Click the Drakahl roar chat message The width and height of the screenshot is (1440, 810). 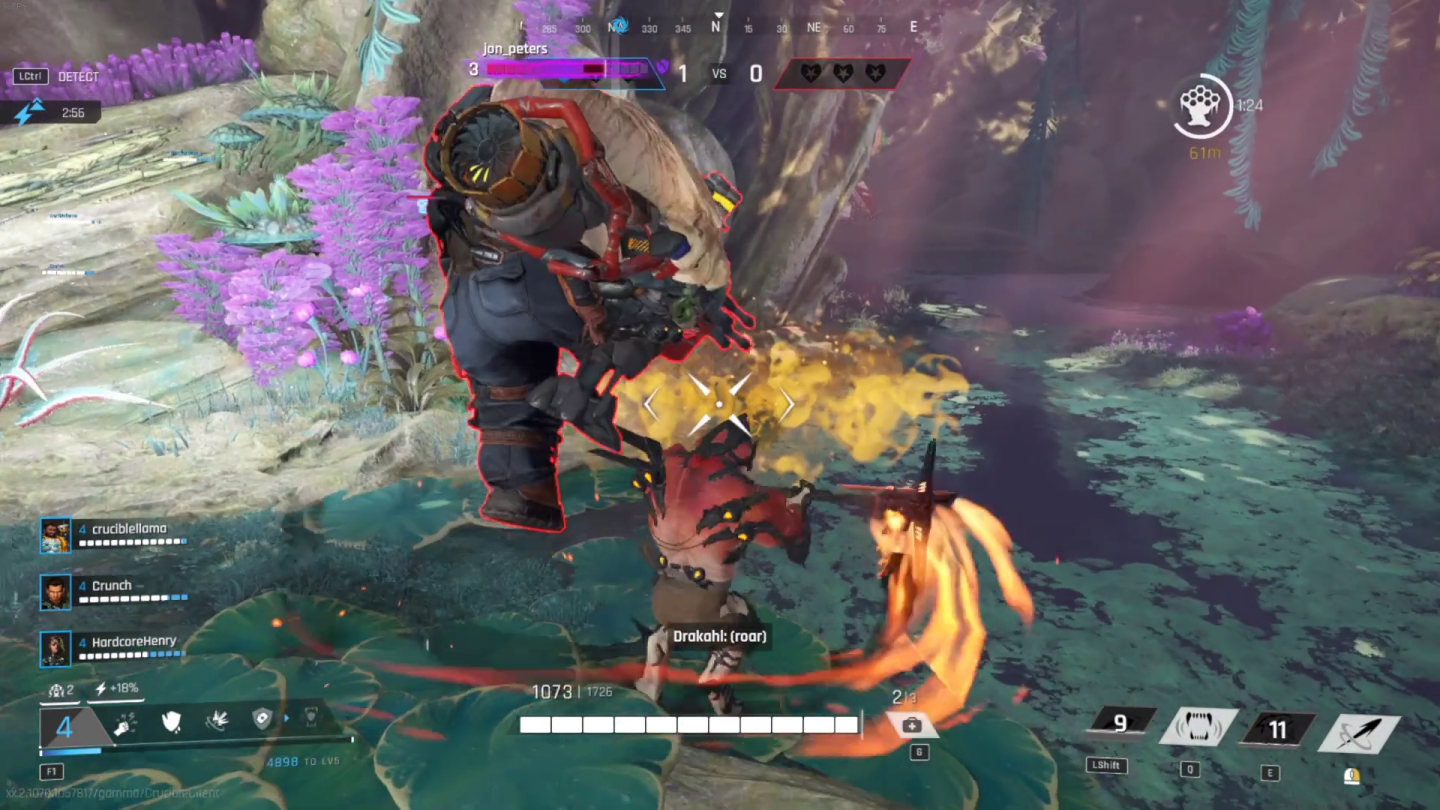pos(719,636)
